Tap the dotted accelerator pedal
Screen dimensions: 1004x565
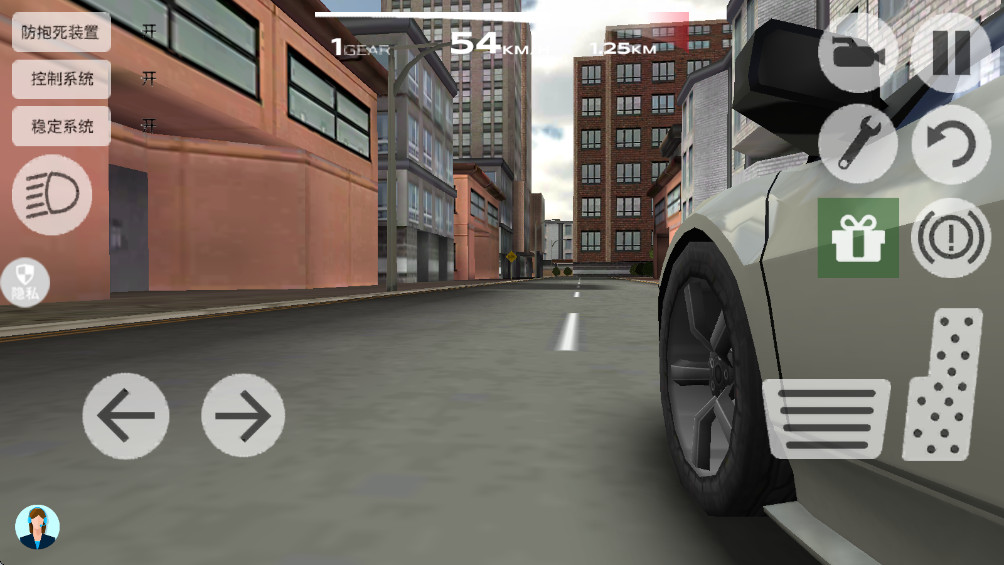943,385
